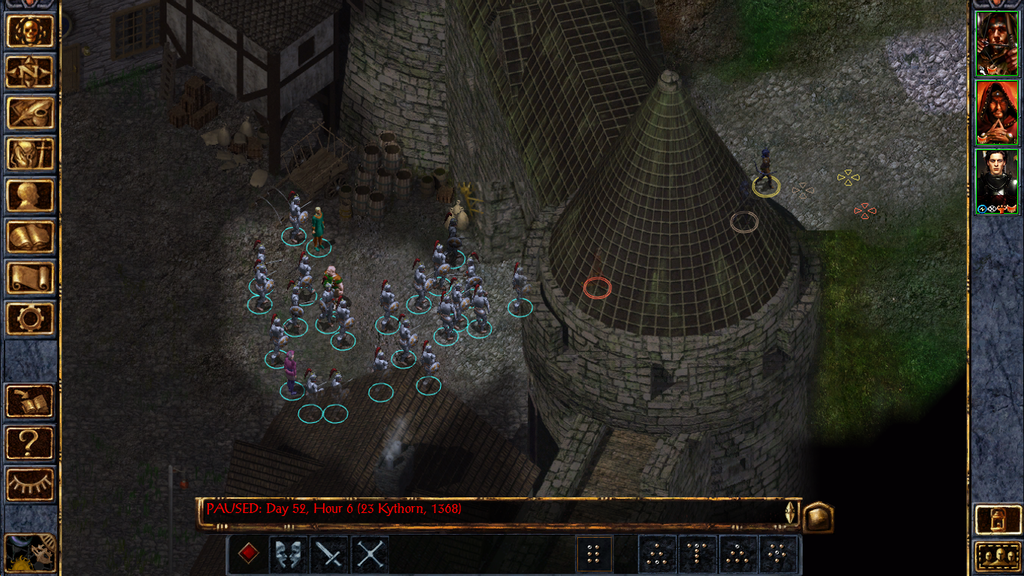This screenshot has width=1024, height=576.
Task: Select all party members button
Action: coord(997,556)
